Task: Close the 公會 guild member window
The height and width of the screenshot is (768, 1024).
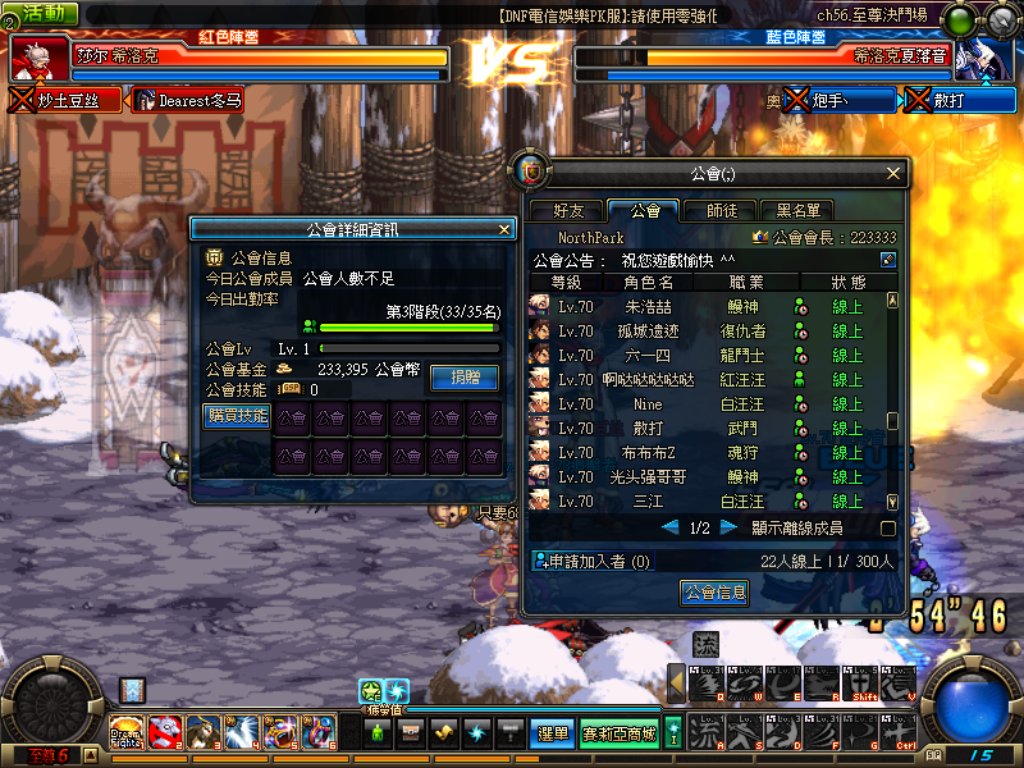Action: point(893,174)
